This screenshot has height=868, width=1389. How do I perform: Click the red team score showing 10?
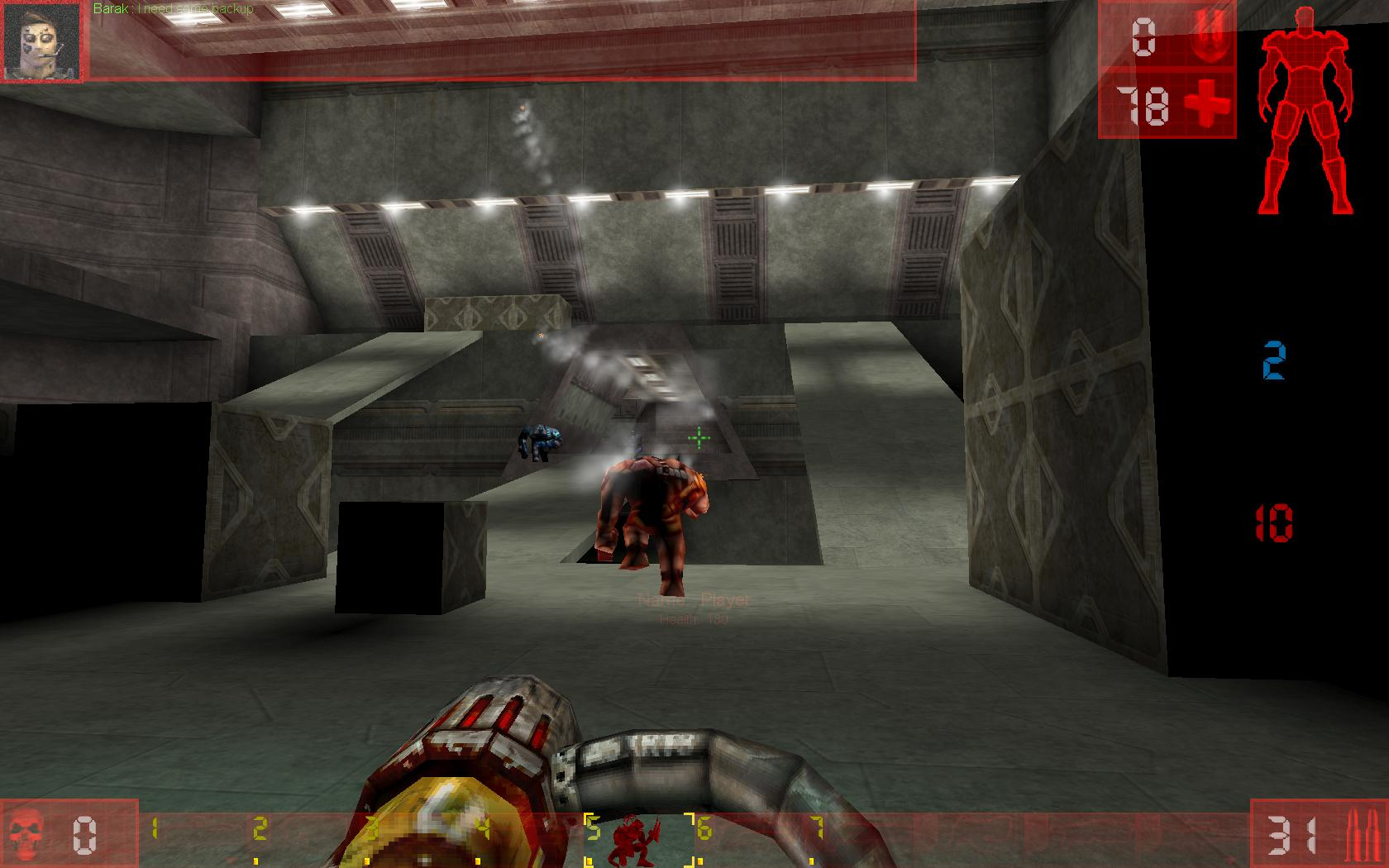coord(1277,521)
